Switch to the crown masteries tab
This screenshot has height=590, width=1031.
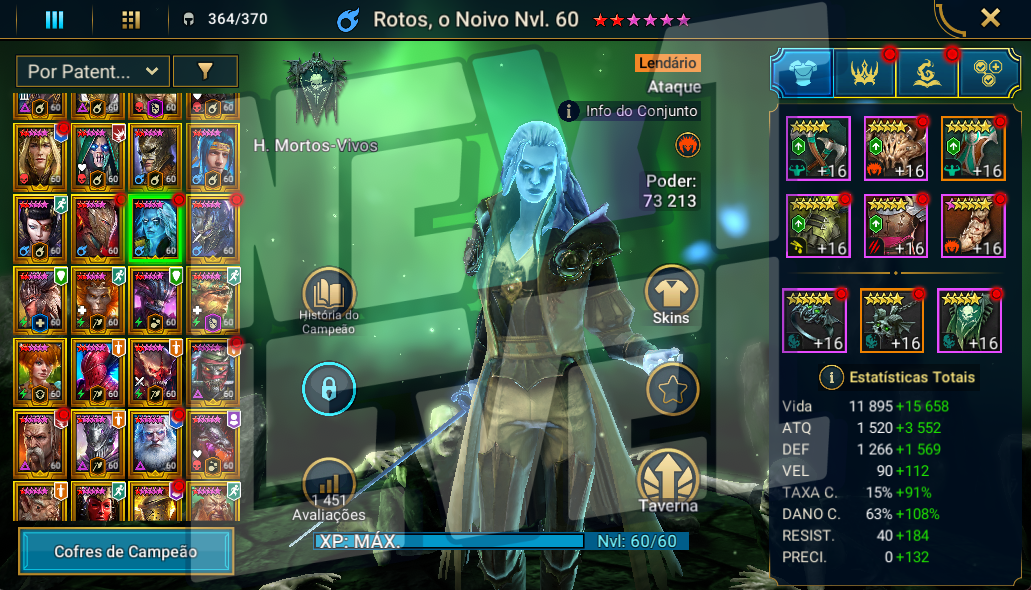pos(863,74)
